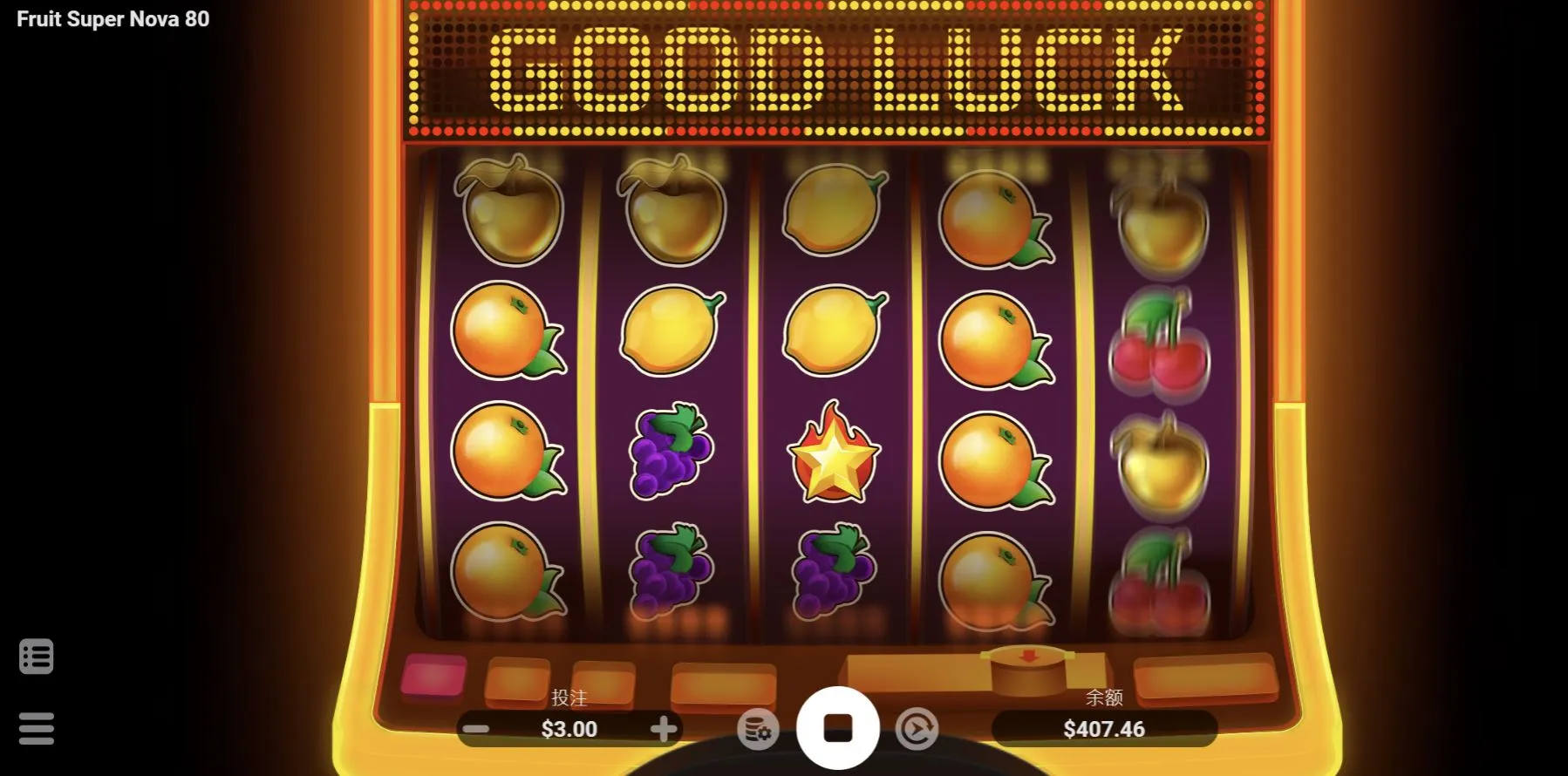Decrease the bet amount with minus
1568x776 pixels.
476,729
